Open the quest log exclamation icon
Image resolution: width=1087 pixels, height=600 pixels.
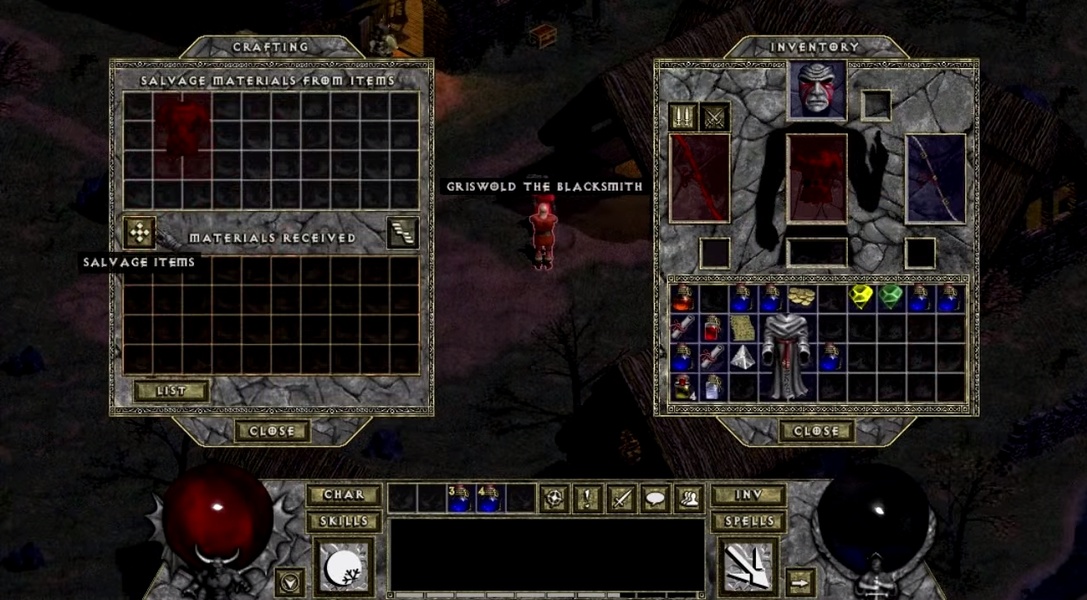(587, 497)
